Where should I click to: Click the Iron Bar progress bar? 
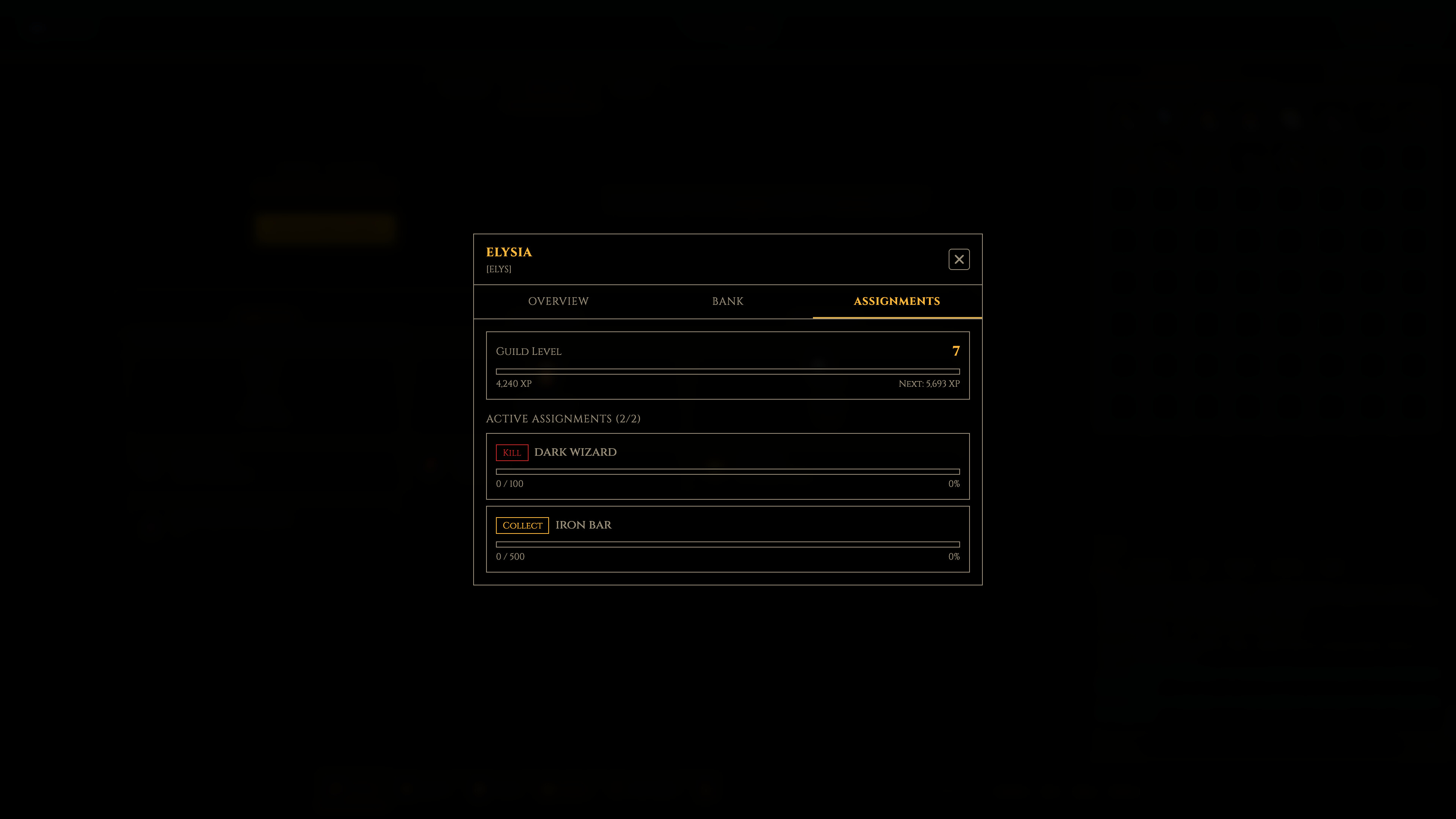point(727,544)
